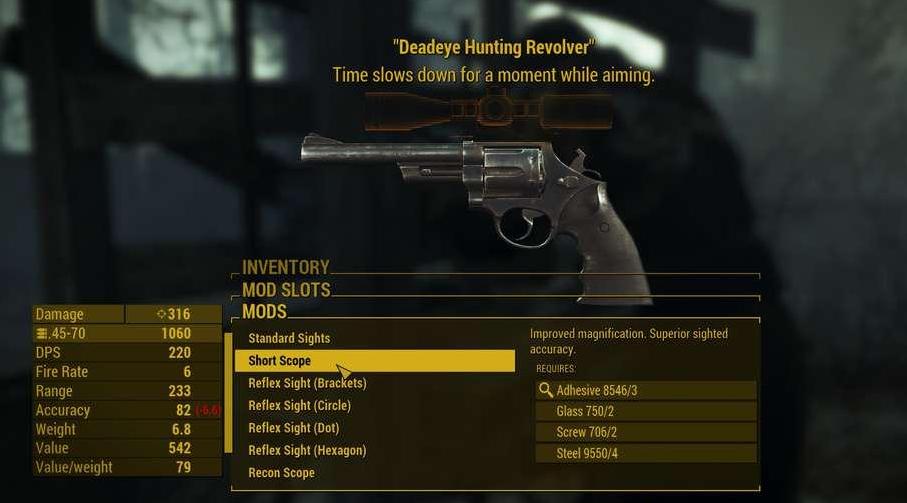This screenshot has width=907, height=503.
Task: Click the Steel component requirement
Action: click(x=646, y=454)
